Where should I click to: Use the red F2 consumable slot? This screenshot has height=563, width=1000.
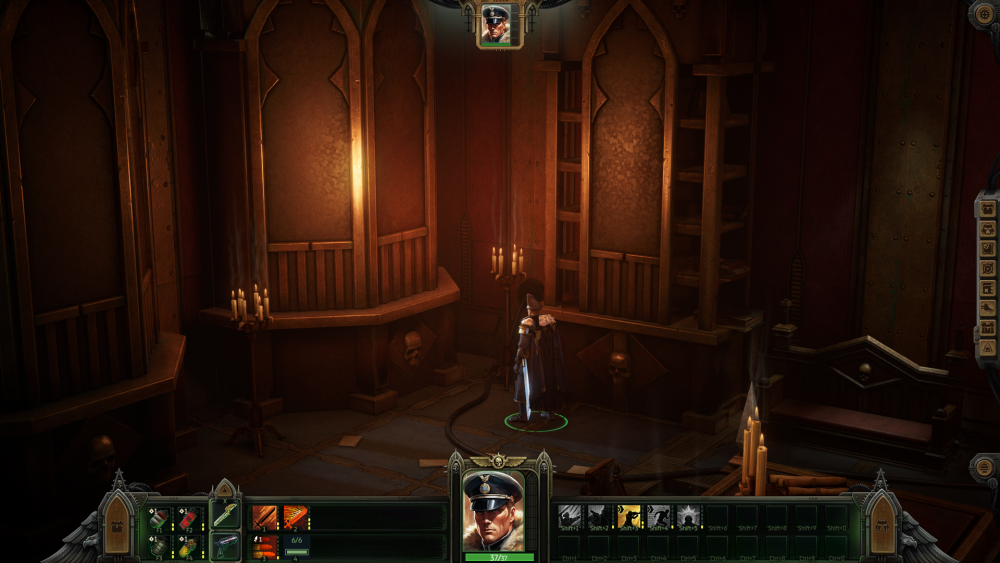coord(189,518)
